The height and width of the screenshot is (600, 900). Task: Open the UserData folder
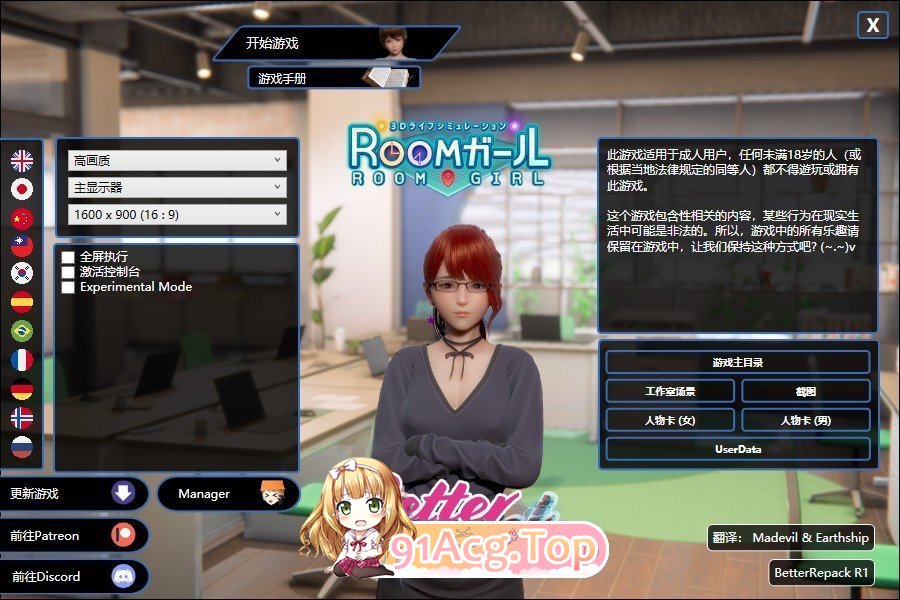(737, 449)
